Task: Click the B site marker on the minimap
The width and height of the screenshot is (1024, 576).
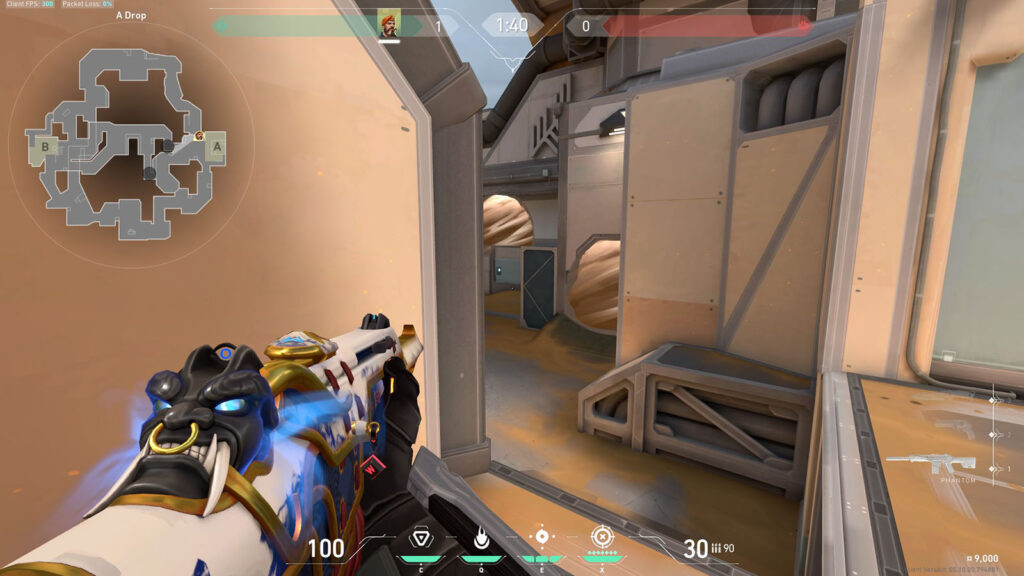Action: tap(45, 148)
